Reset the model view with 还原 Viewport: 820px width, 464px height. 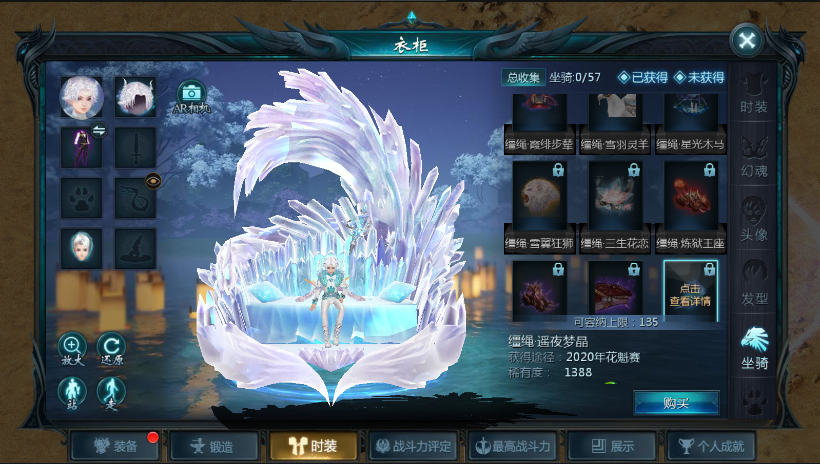pyautogui.click(x=112, y=350)
